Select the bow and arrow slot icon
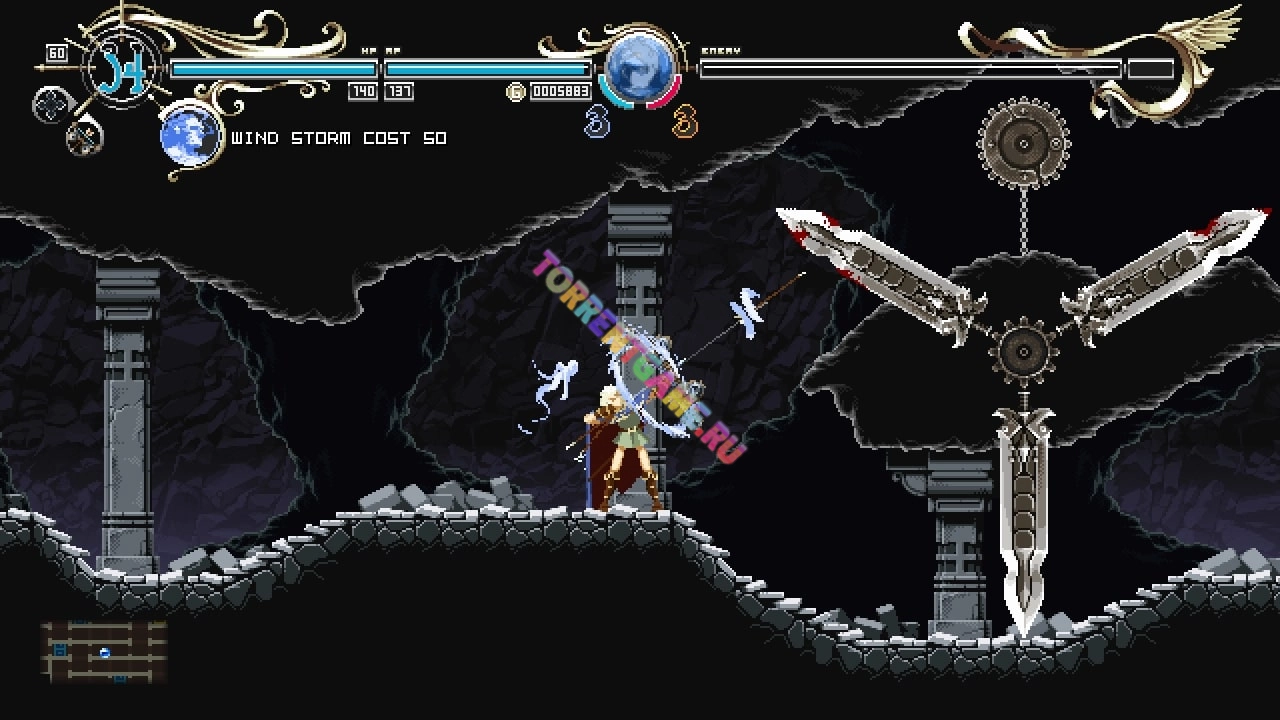The width and height of the screenshot is (1280, 720). [84, 136]
